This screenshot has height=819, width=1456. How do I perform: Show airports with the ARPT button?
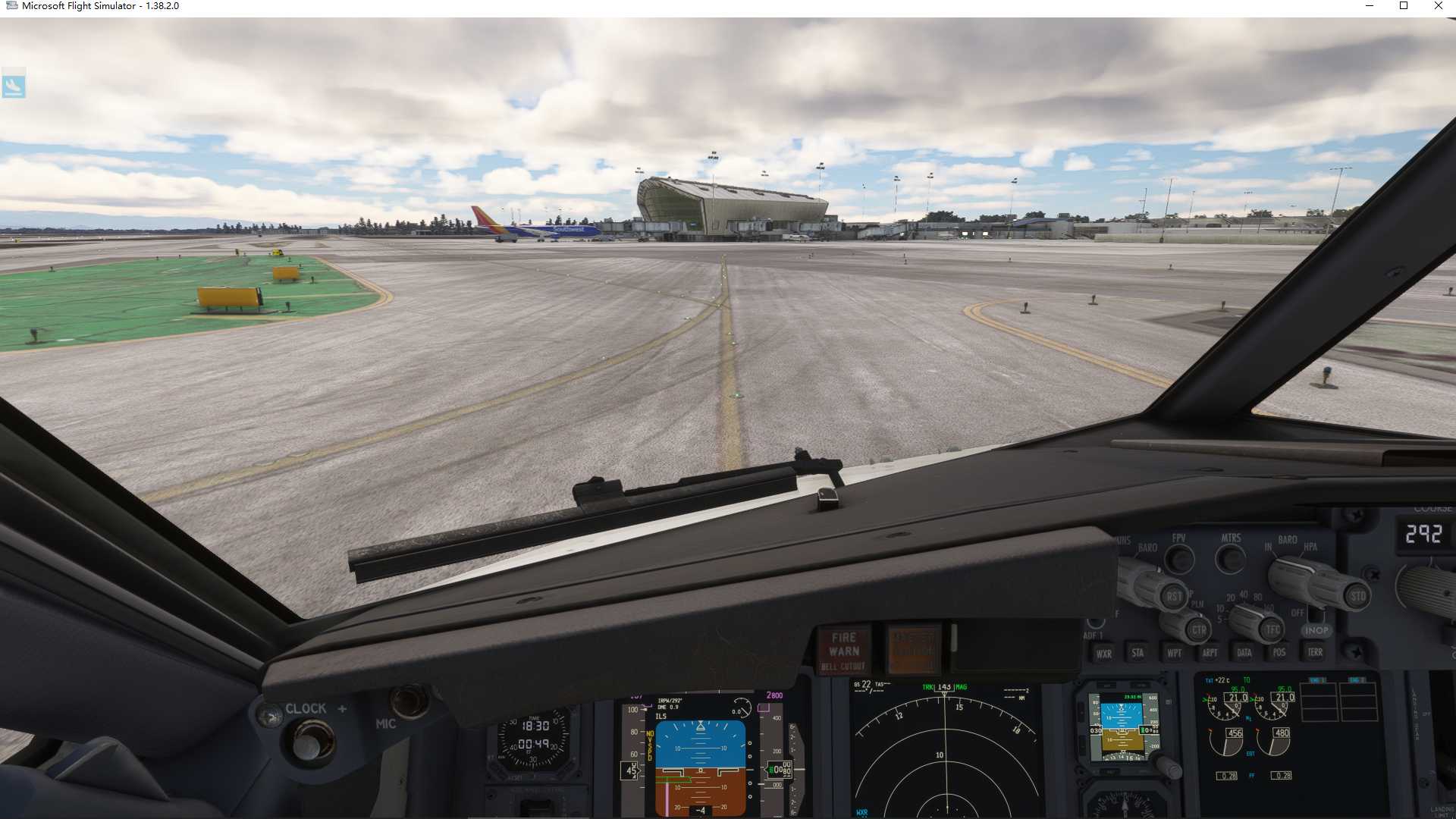1210,653
